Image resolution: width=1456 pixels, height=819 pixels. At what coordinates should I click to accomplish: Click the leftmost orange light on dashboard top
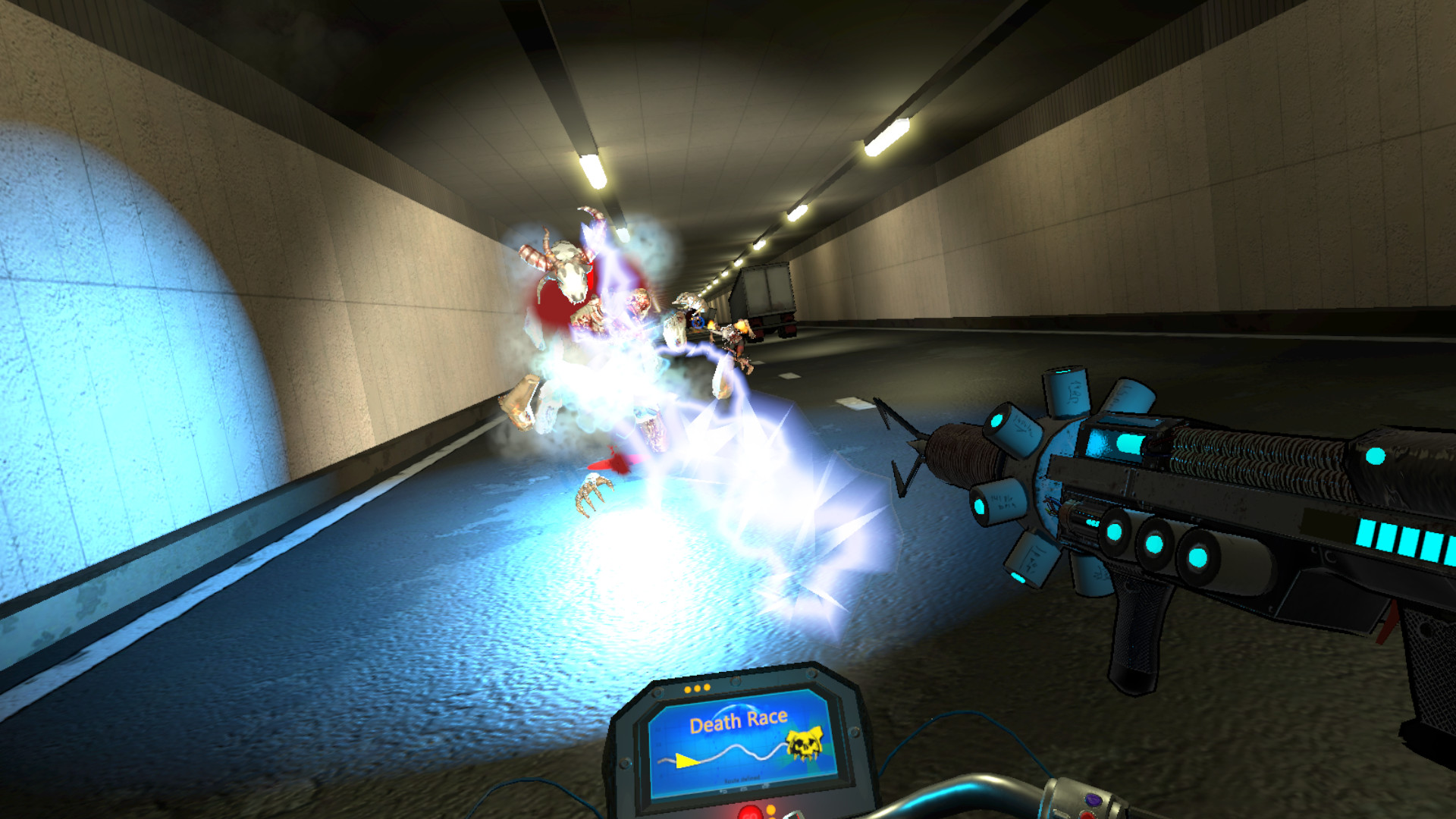tap(687, 688)
